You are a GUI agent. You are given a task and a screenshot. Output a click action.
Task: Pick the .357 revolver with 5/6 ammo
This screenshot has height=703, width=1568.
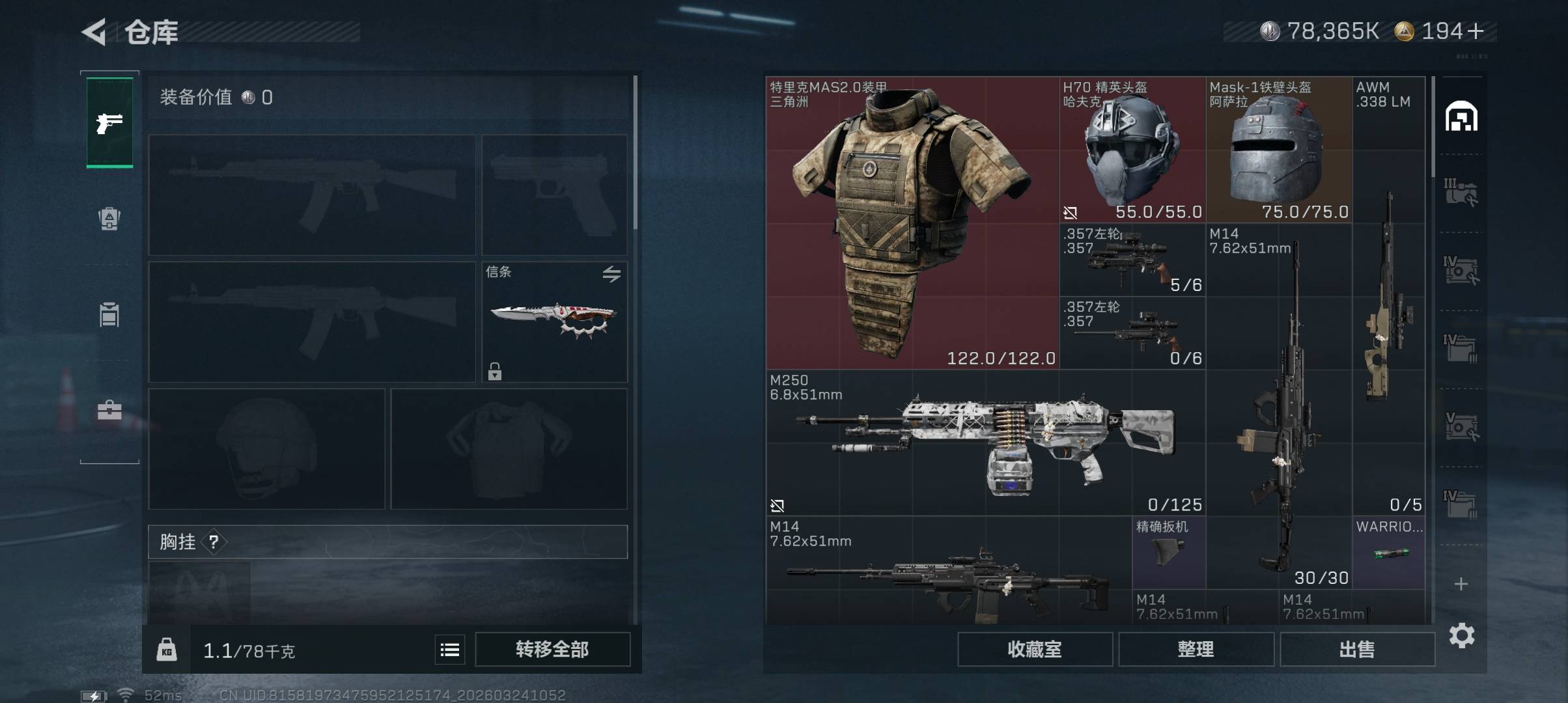[x=1132, y=260]
